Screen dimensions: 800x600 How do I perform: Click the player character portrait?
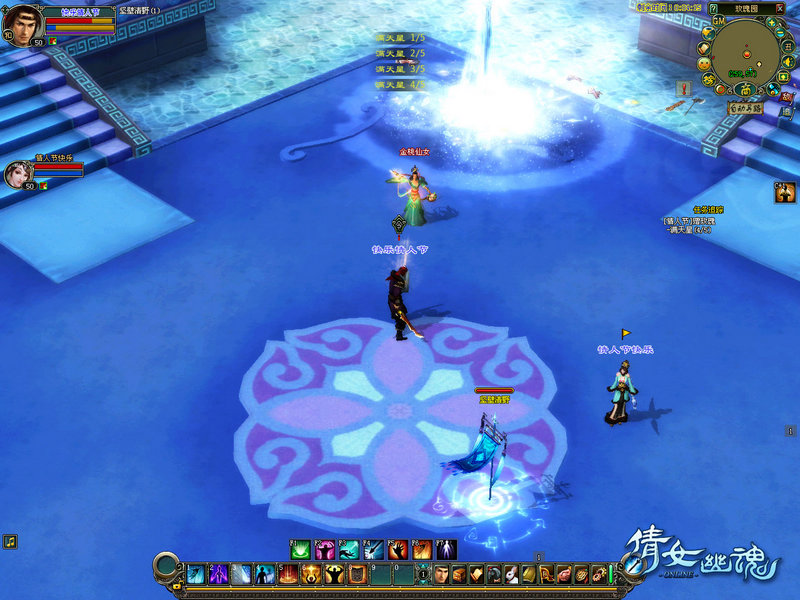(x=22, y=25)
